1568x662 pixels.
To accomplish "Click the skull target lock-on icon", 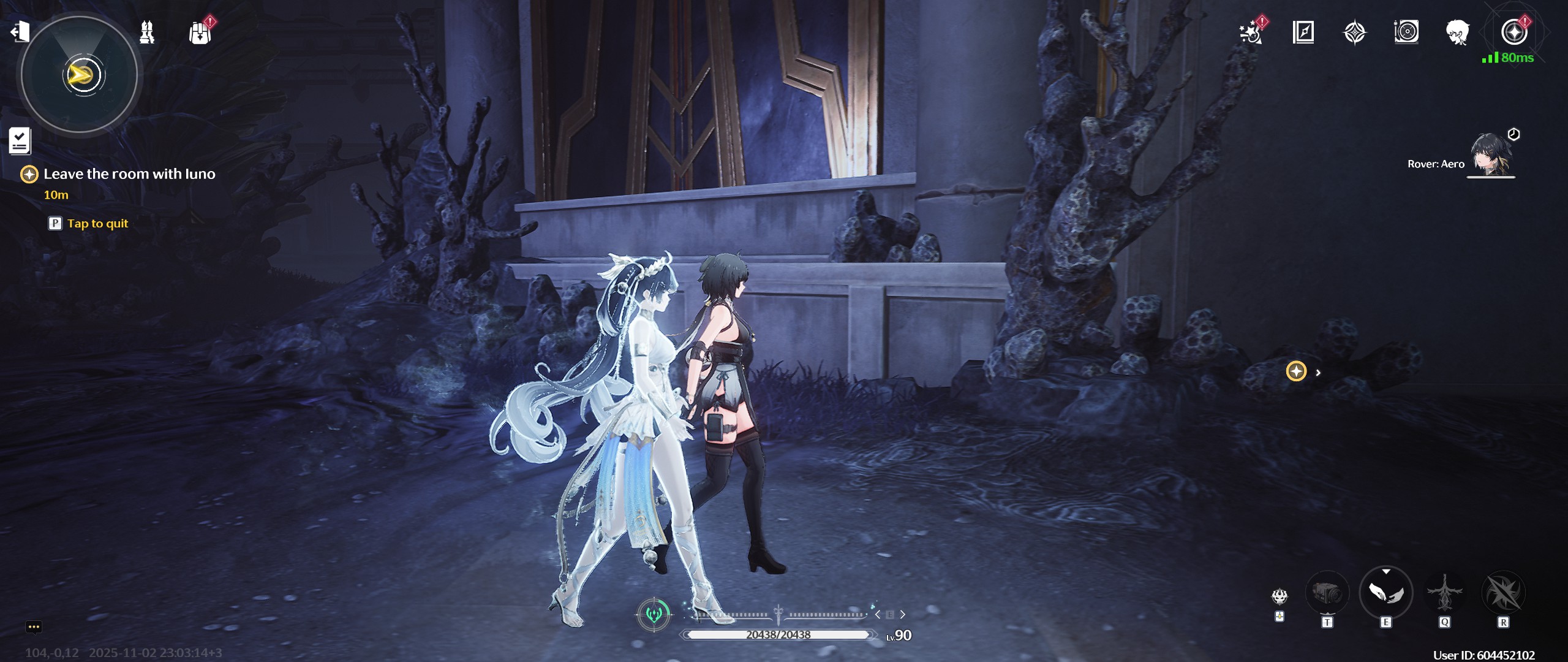I will 1280,596.
